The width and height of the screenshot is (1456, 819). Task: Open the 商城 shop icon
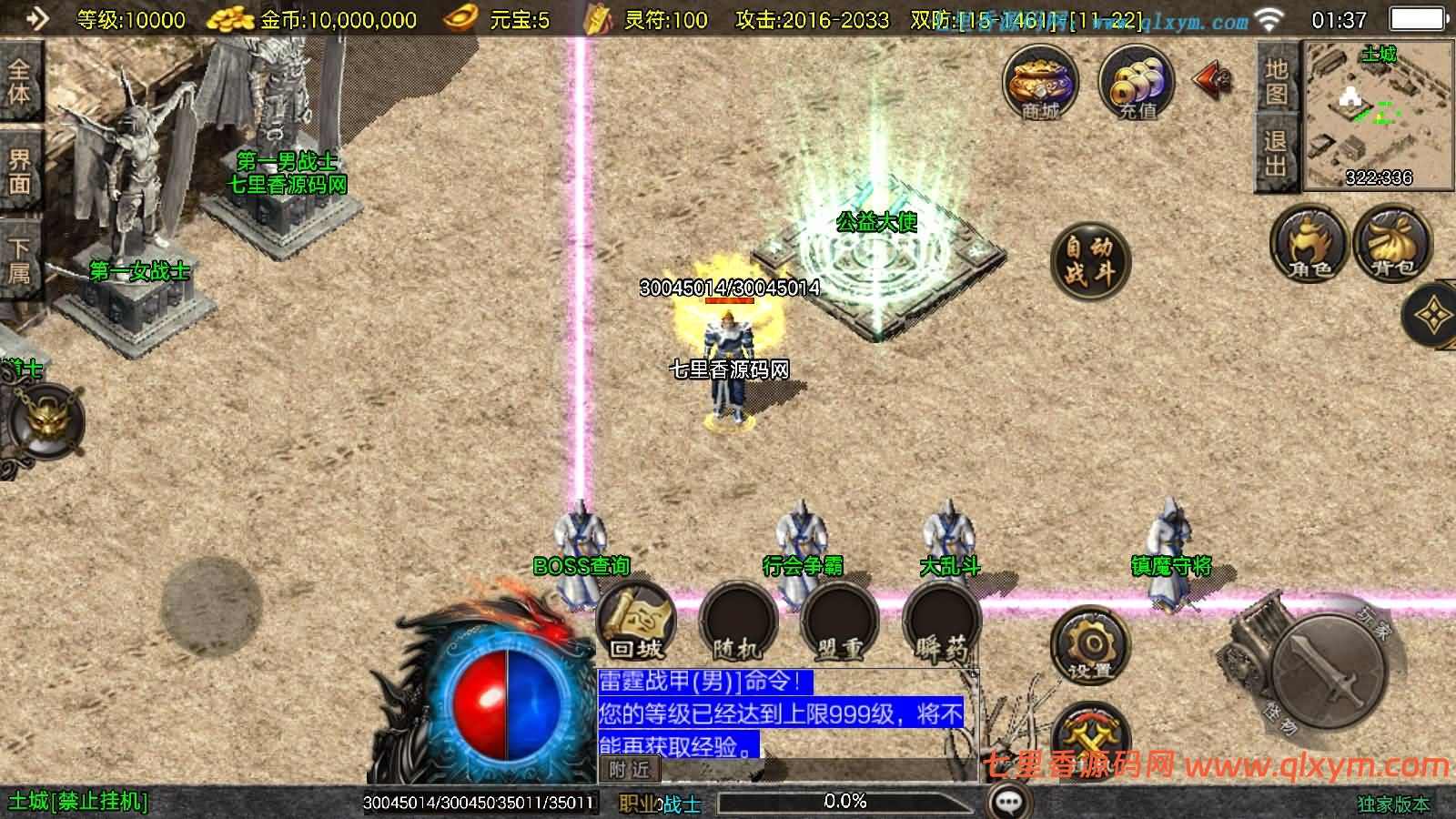(1040, 82)
